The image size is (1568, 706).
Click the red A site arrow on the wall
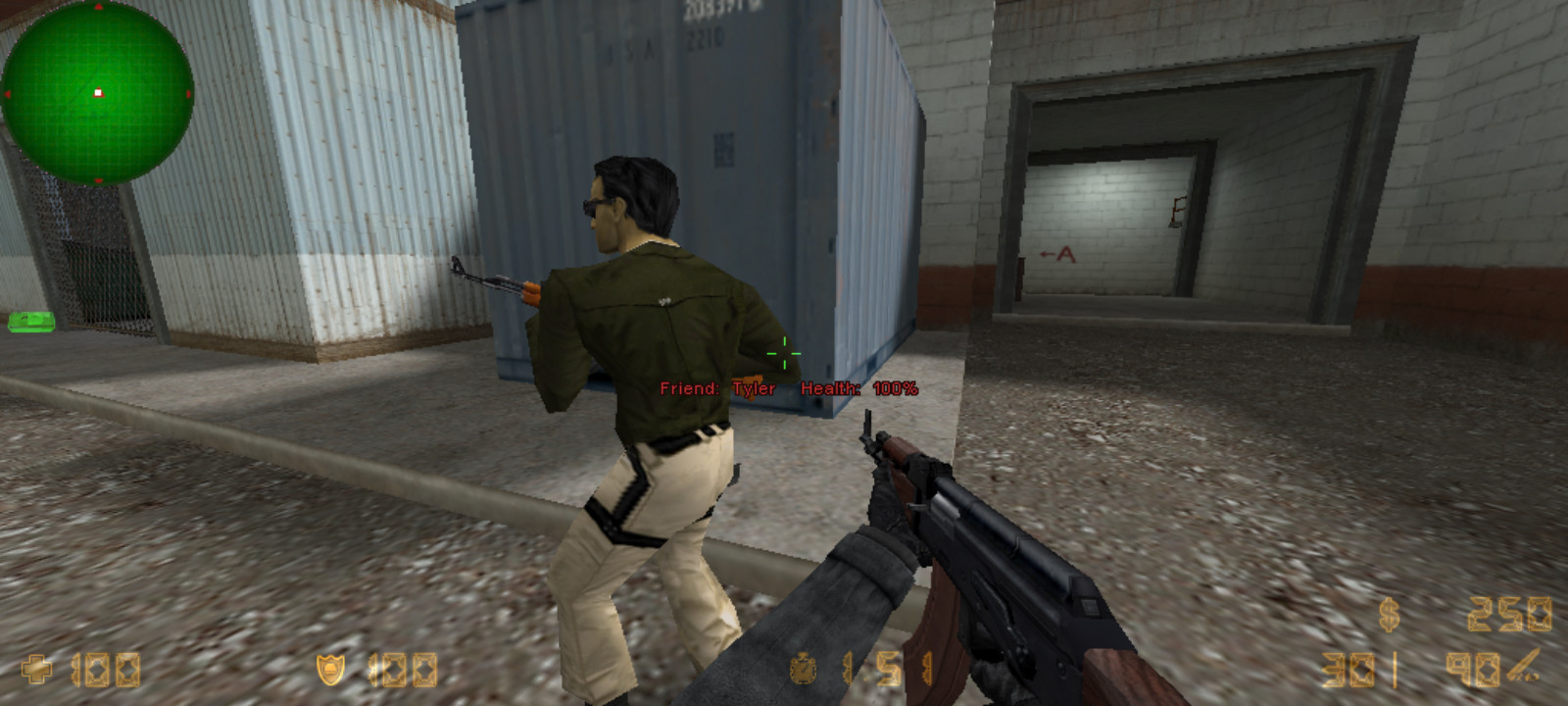[1057, 254]
